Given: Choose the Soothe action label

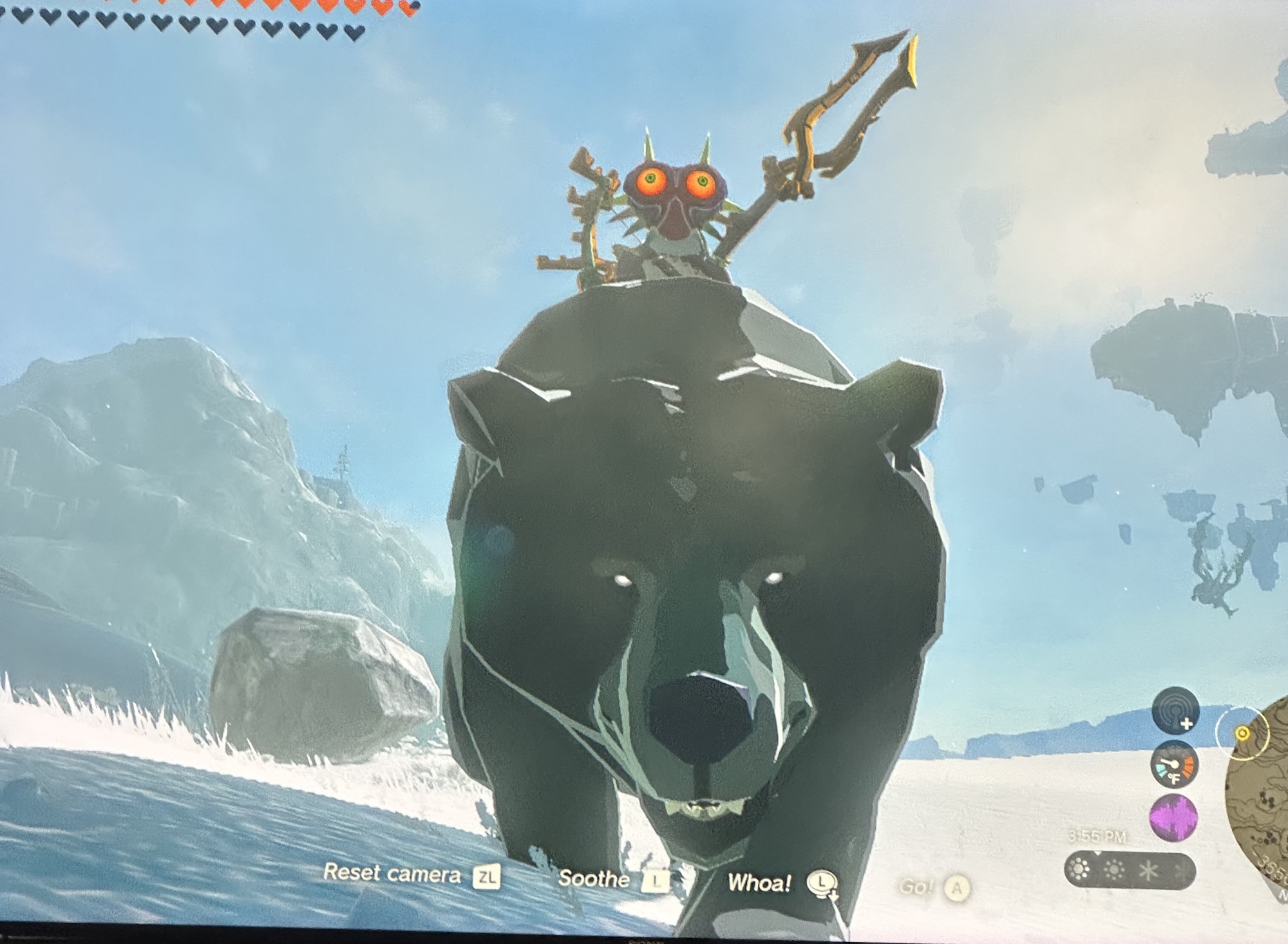Looking at the screenshot, I should [594, 878].
